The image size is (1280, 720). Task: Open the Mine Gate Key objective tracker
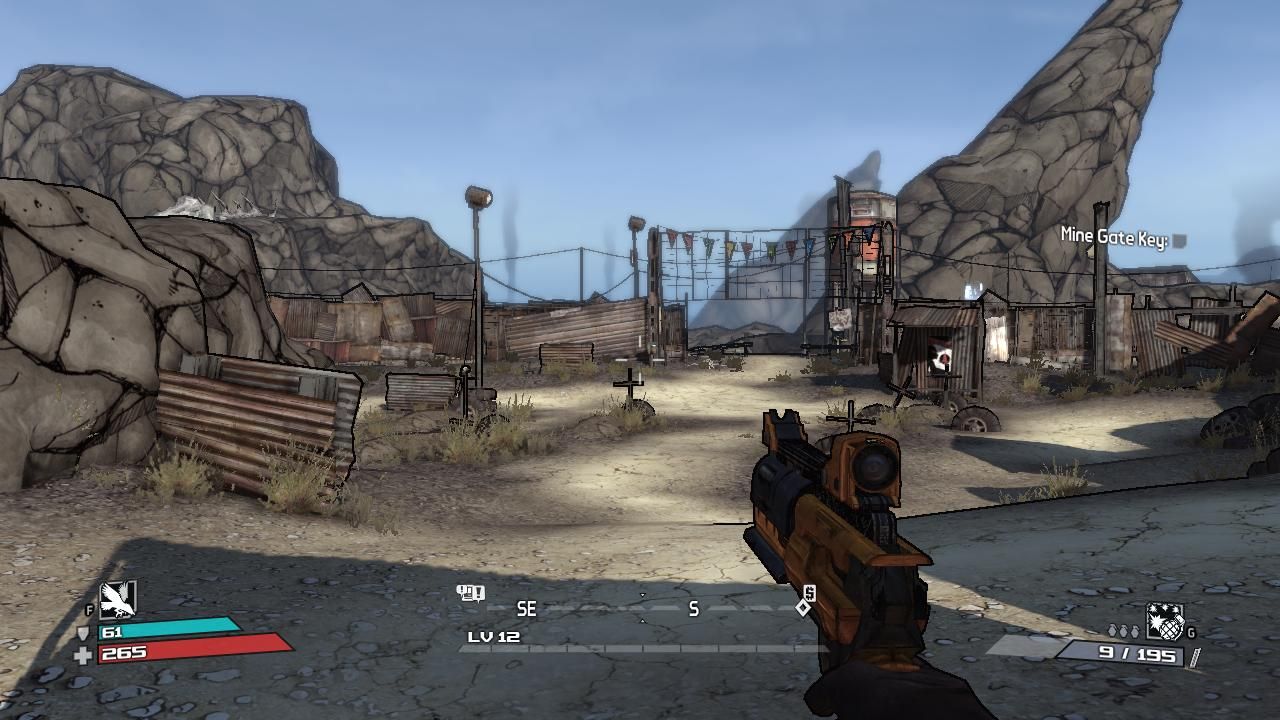(x=1122, y=238)
